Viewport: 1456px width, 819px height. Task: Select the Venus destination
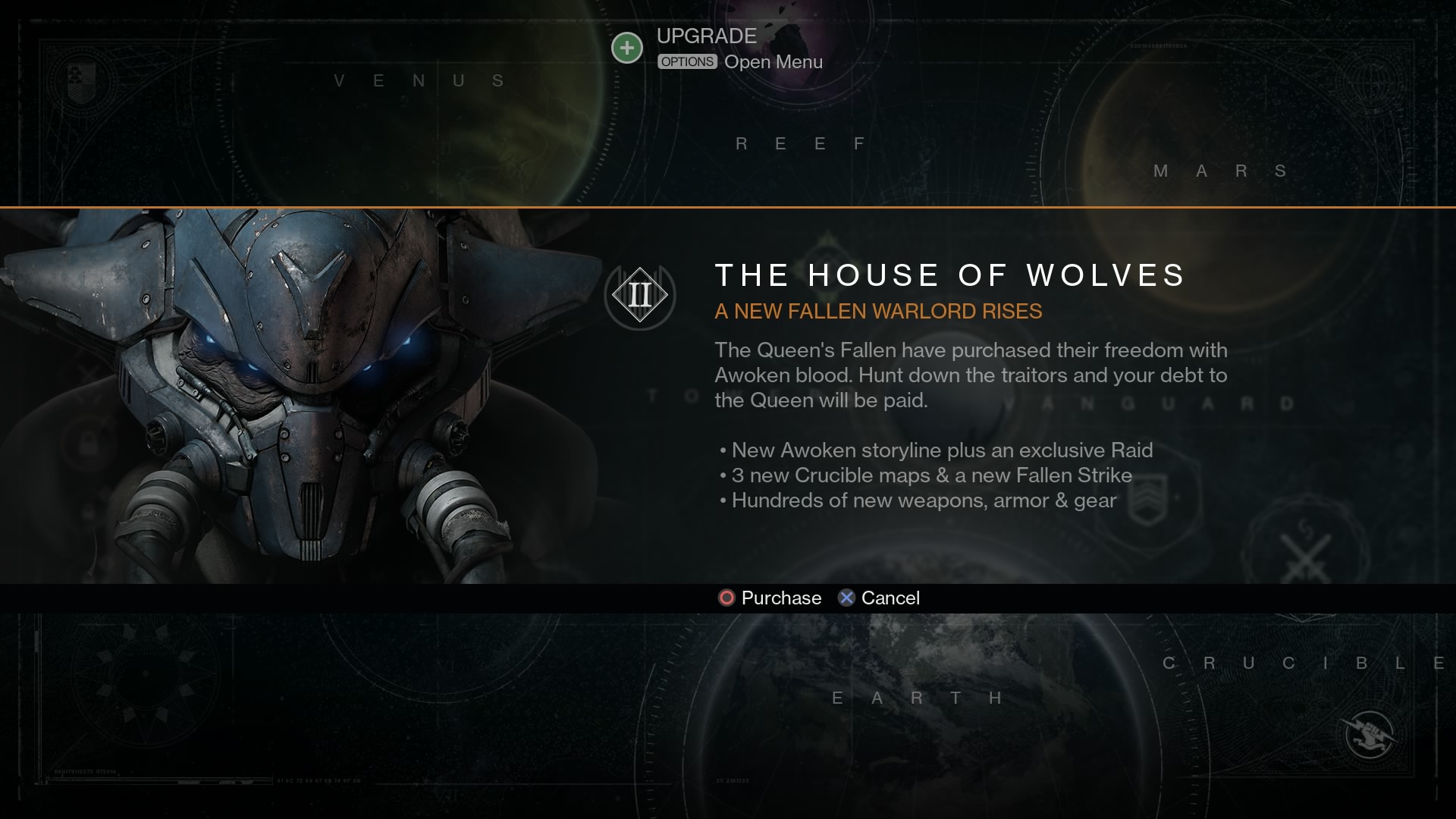tap(419, 81)
